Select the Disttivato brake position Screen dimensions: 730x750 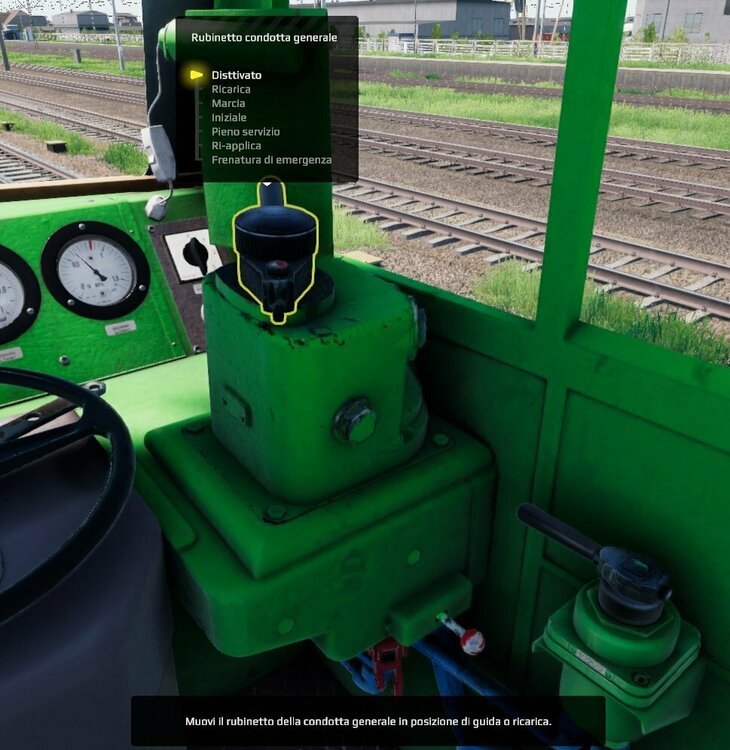tap(237, 75)
